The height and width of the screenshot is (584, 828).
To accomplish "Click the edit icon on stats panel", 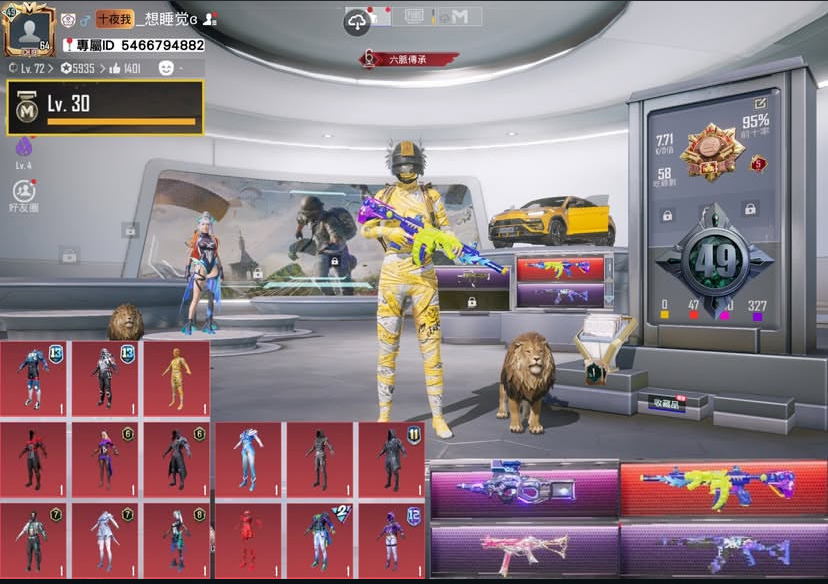I will point(762,102).
